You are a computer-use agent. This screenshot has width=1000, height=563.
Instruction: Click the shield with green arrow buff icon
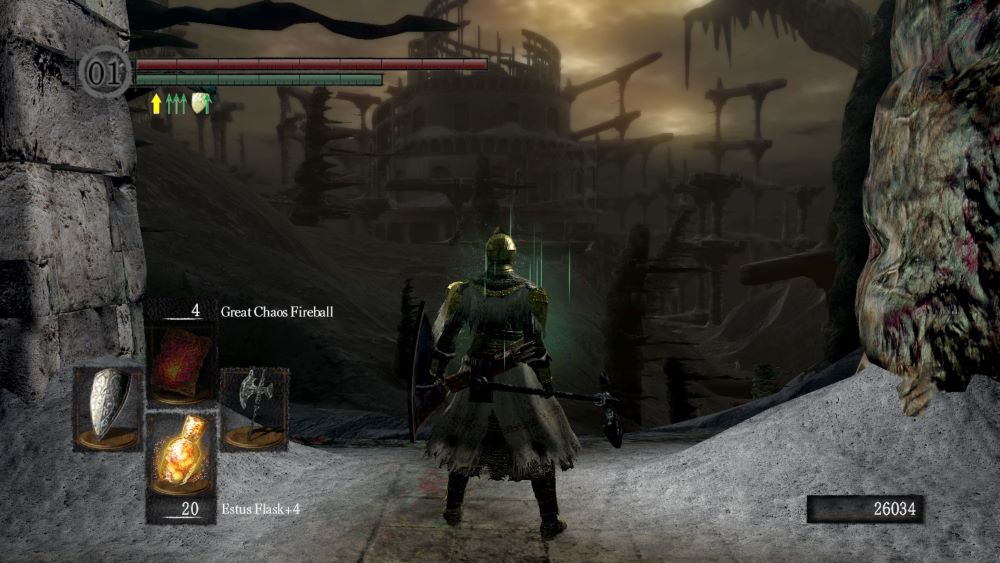(x=201, y=102)
